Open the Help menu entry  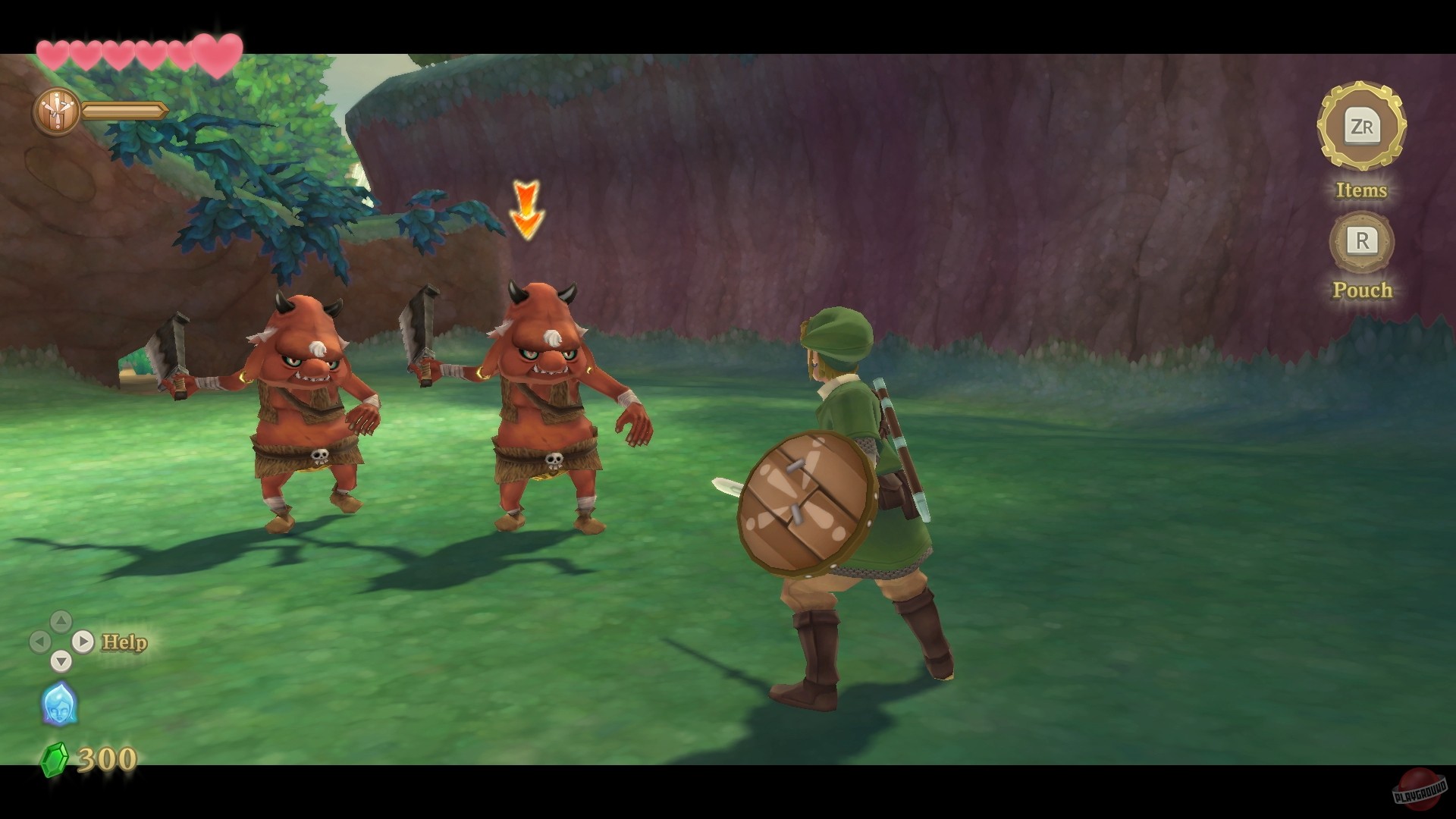coord(123,641)
